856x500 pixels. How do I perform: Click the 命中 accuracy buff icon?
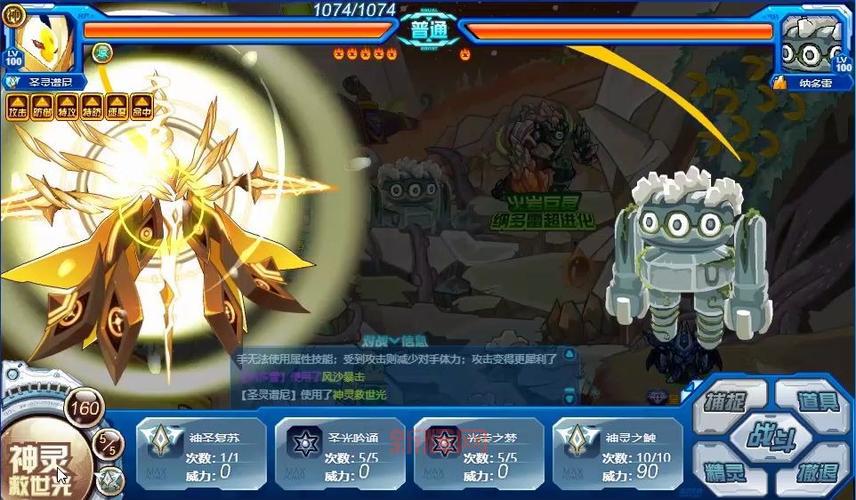pos(141,104)
